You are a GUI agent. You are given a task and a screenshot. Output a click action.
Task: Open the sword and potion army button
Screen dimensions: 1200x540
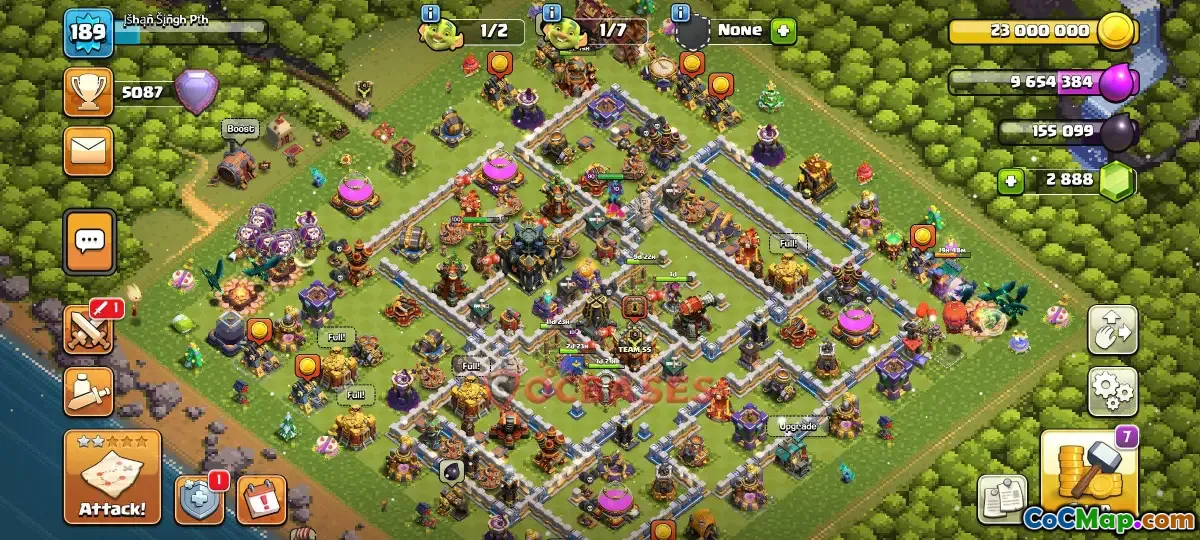point(90,391)
